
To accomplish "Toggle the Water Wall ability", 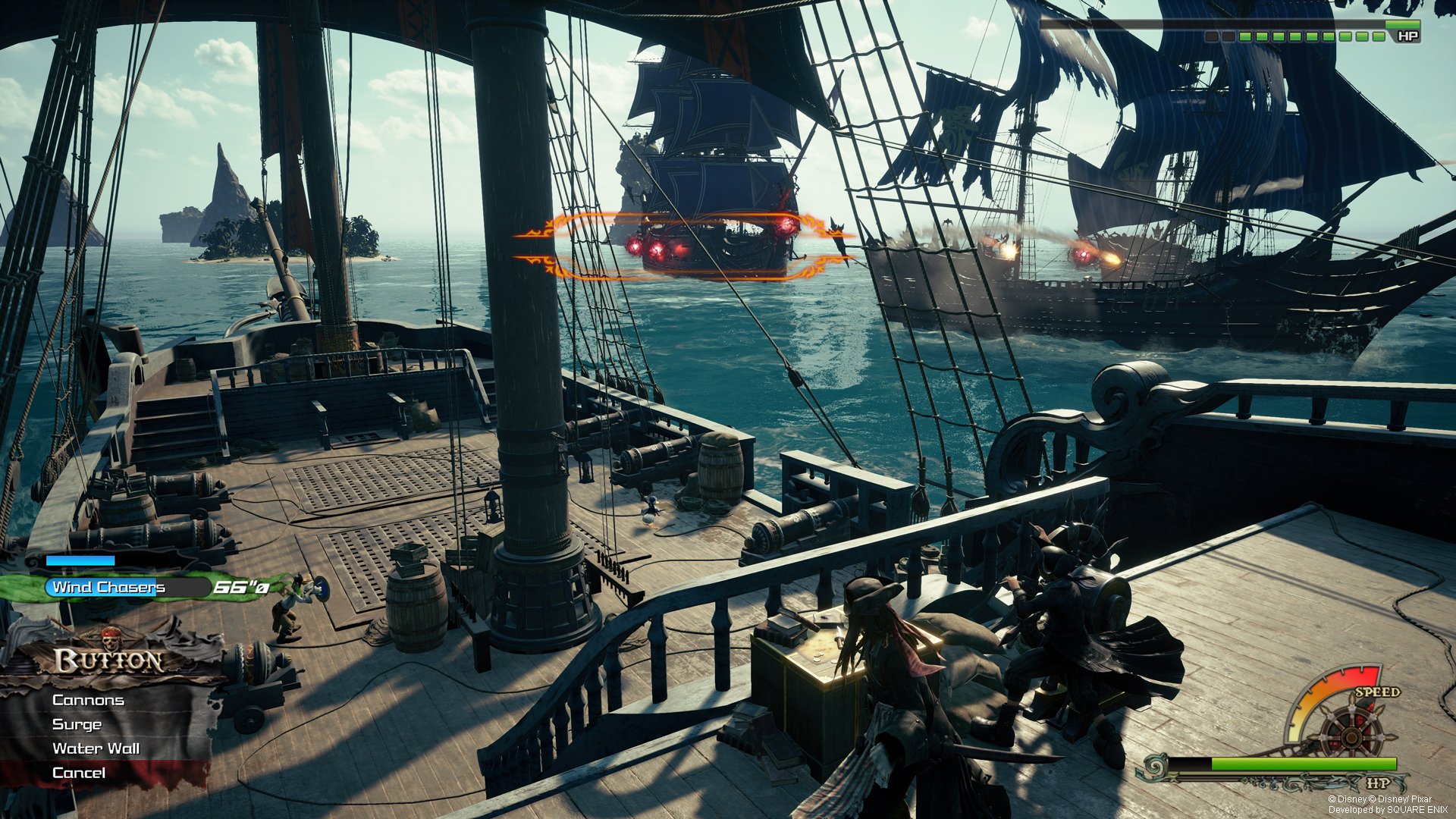I will [95, 748].
